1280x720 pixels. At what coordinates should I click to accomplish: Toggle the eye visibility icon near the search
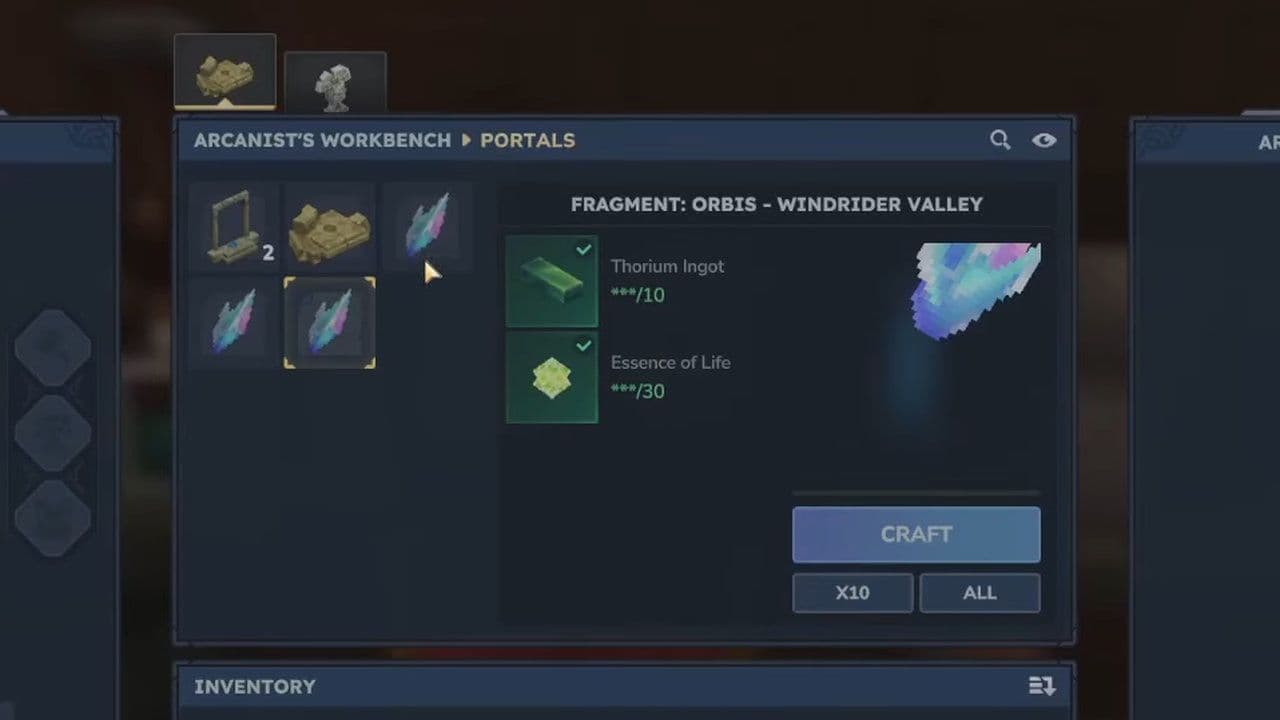(1044, 140)
